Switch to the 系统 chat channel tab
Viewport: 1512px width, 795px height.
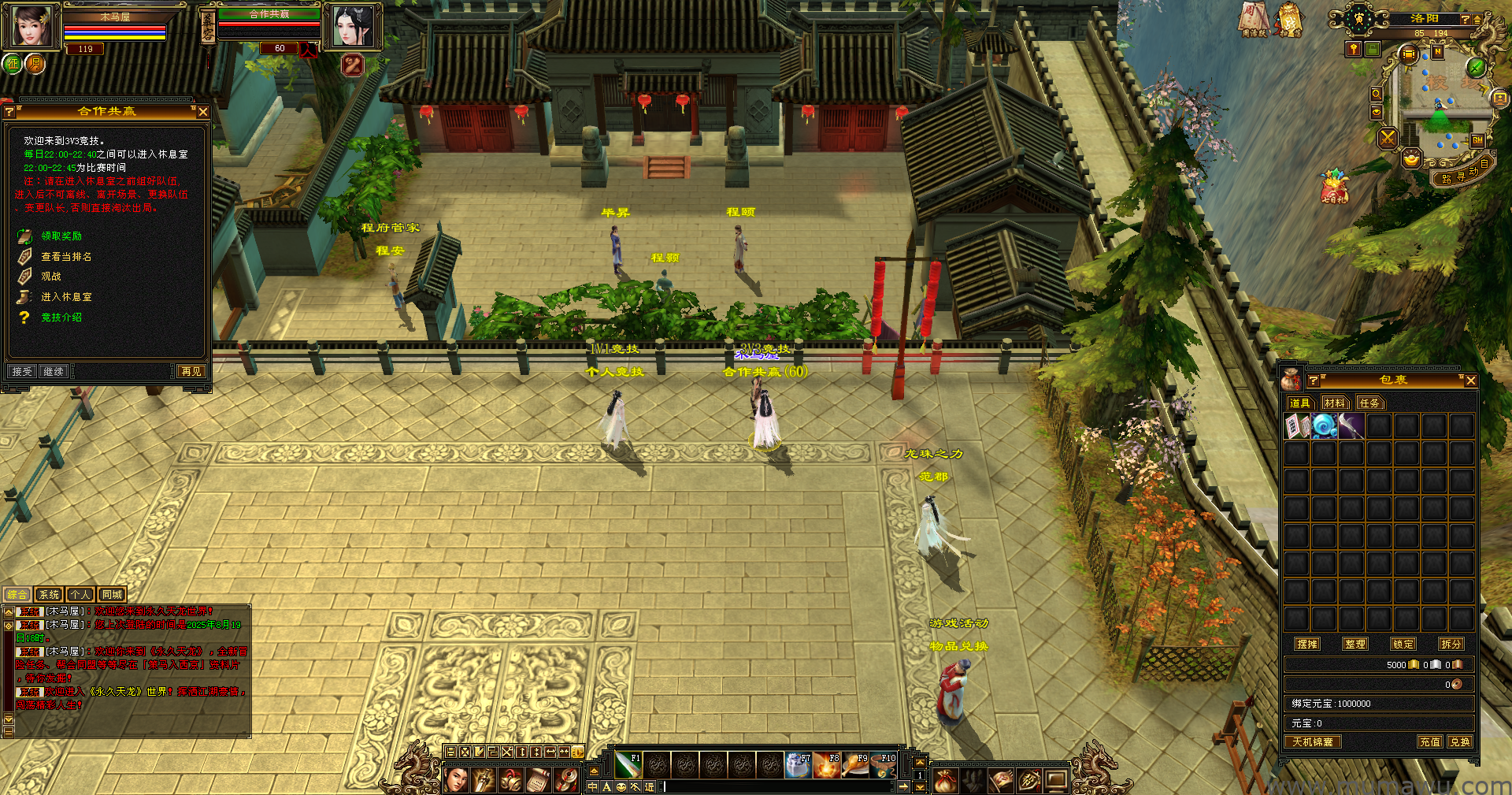[49, 595]
